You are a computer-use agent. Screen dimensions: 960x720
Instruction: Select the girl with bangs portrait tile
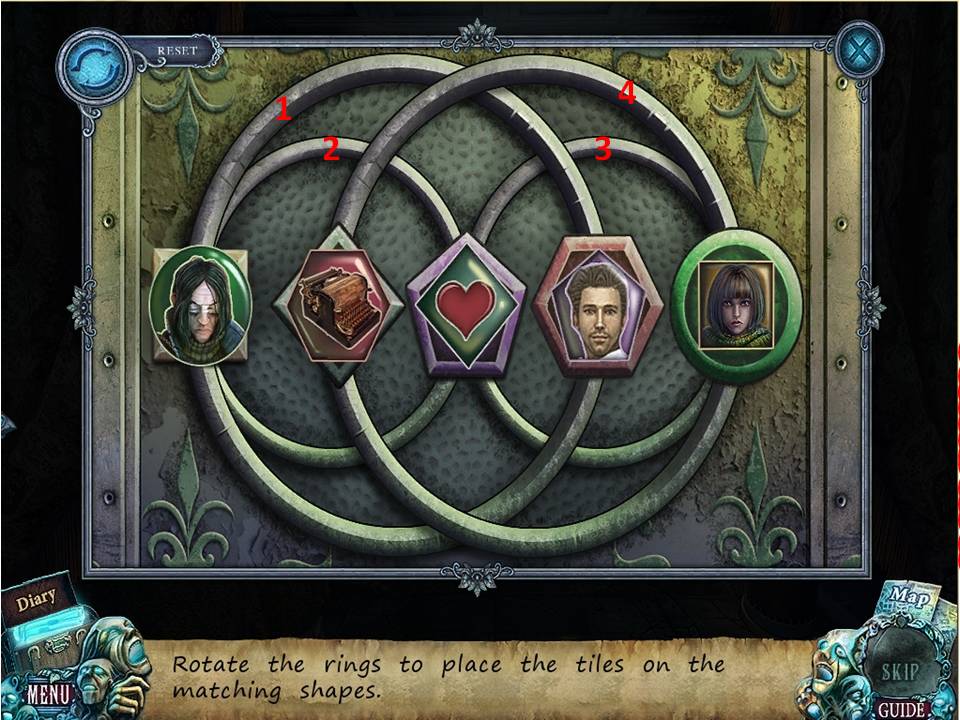pos(736,305)
